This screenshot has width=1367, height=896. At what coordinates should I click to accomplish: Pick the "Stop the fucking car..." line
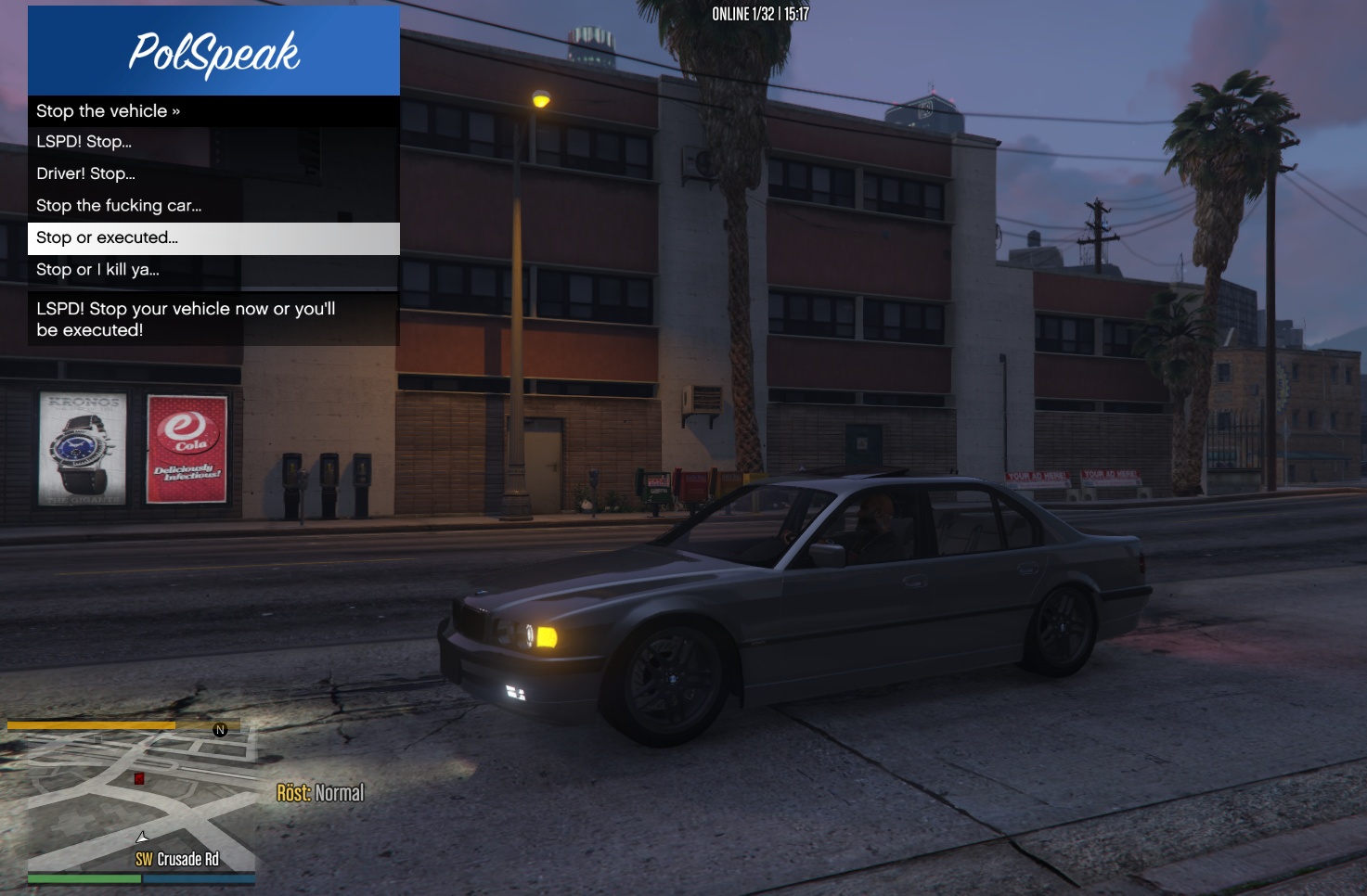(x=213, y=206)
